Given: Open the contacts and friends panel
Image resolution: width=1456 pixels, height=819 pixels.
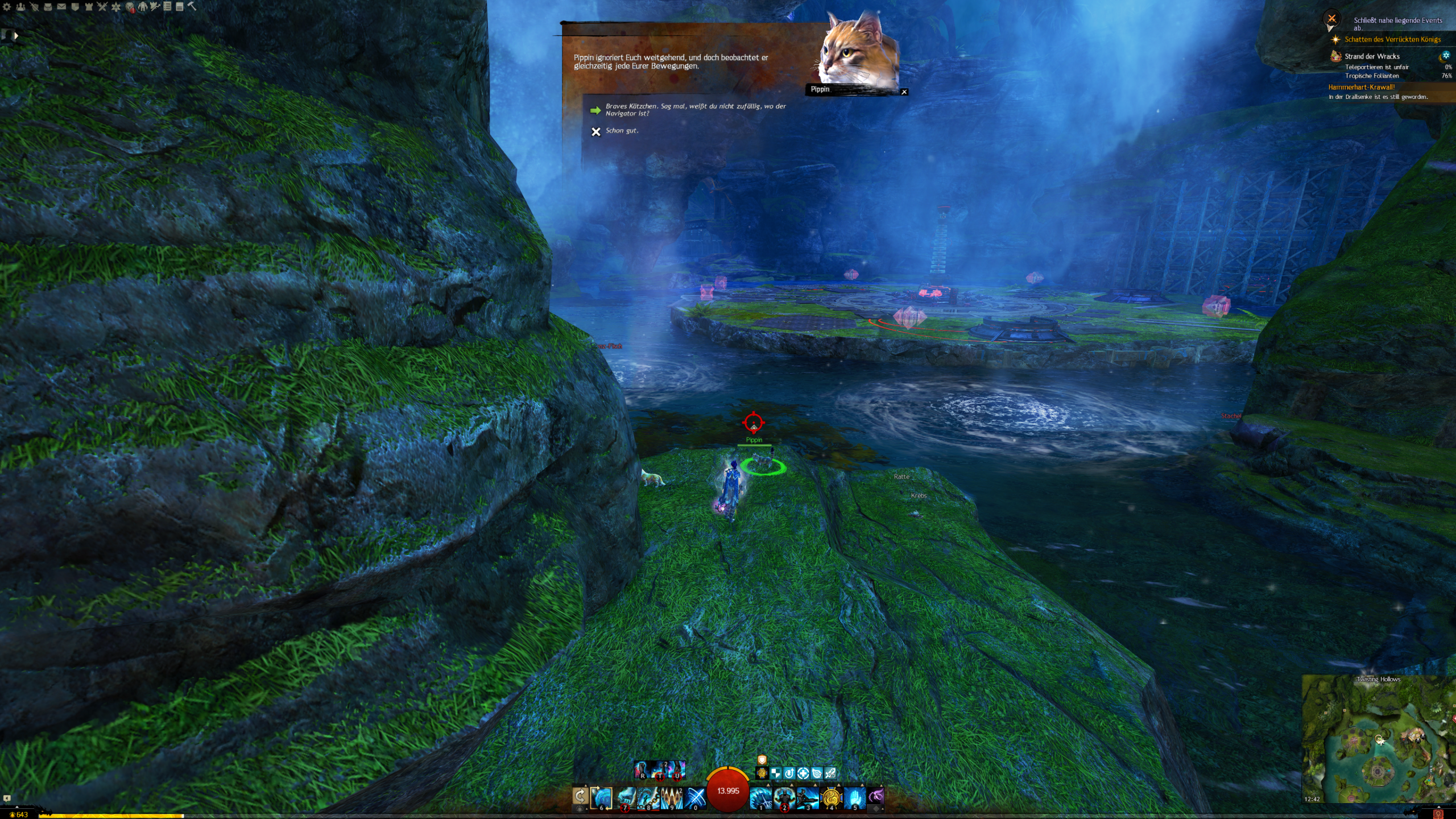Looking at the screenshot, I should click(x=20, y=7).
